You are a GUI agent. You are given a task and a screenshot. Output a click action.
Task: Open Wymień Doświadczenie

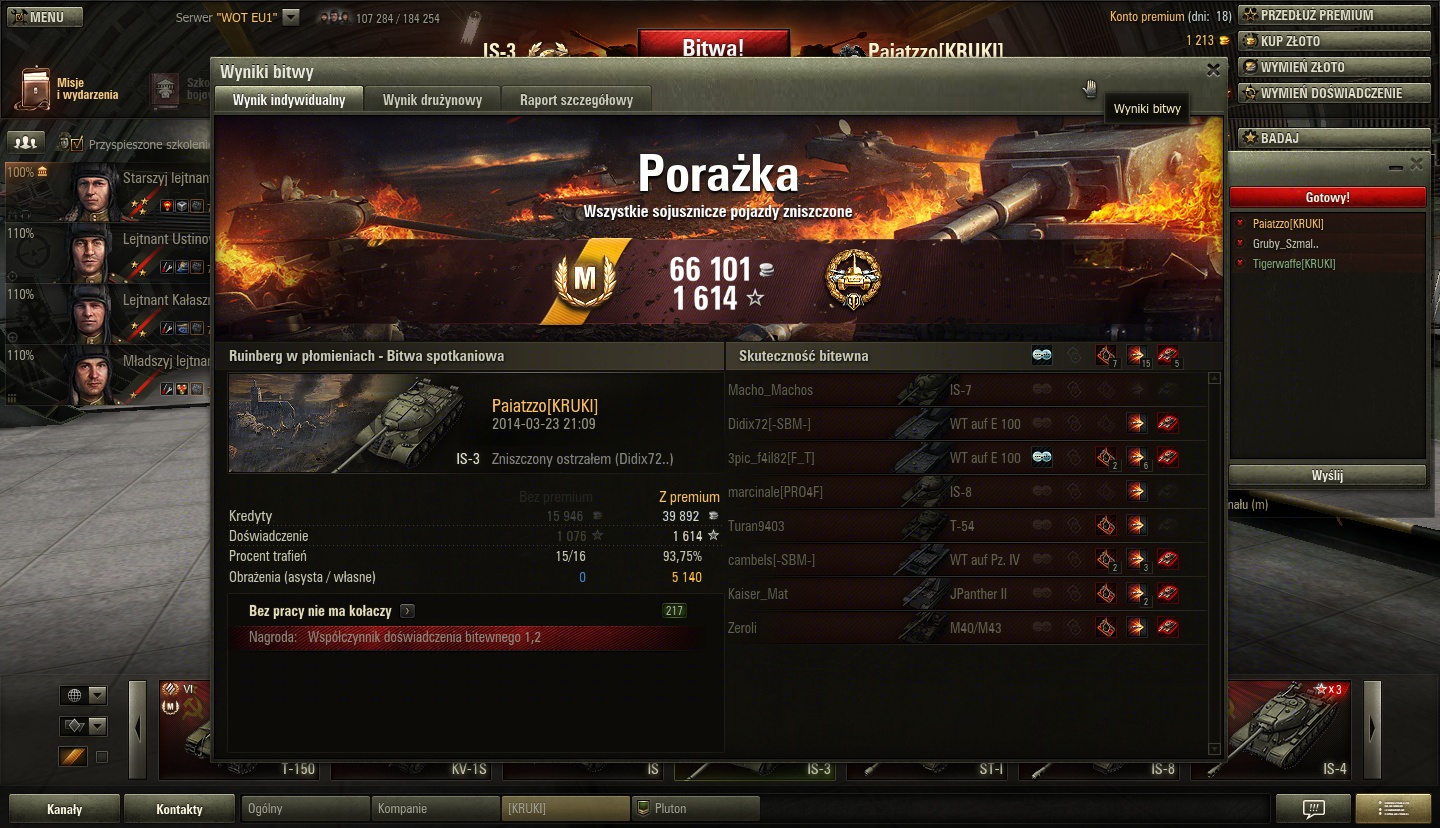click(1334, 93)
